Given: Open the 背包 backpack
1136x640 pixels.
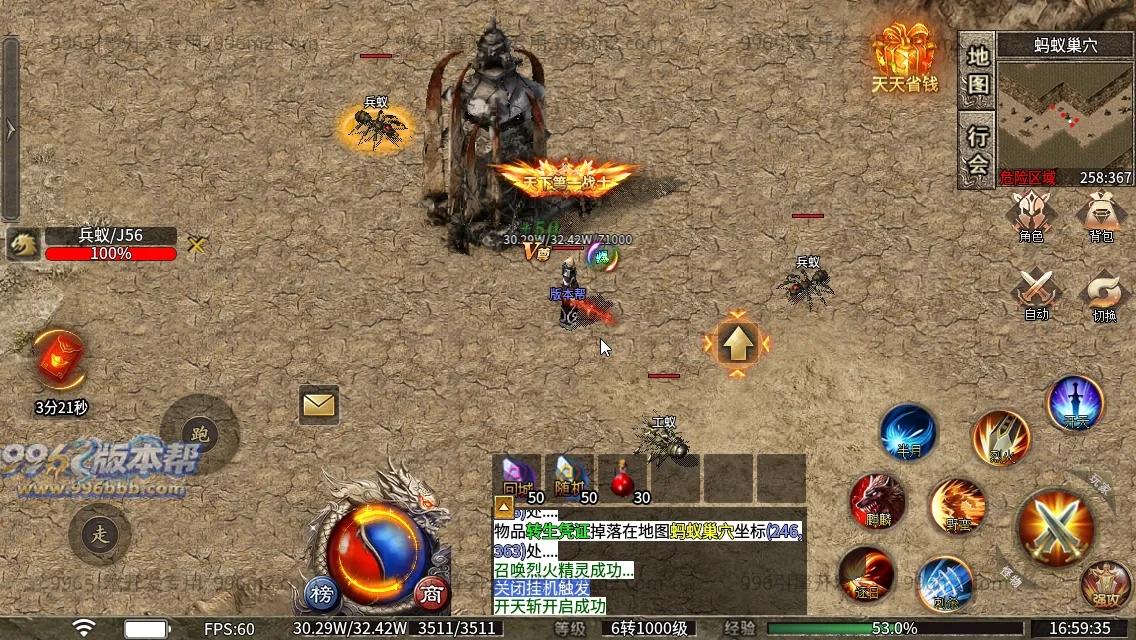Looking at the screenshot, I should pyautogui.click(x=1101, y=215).
